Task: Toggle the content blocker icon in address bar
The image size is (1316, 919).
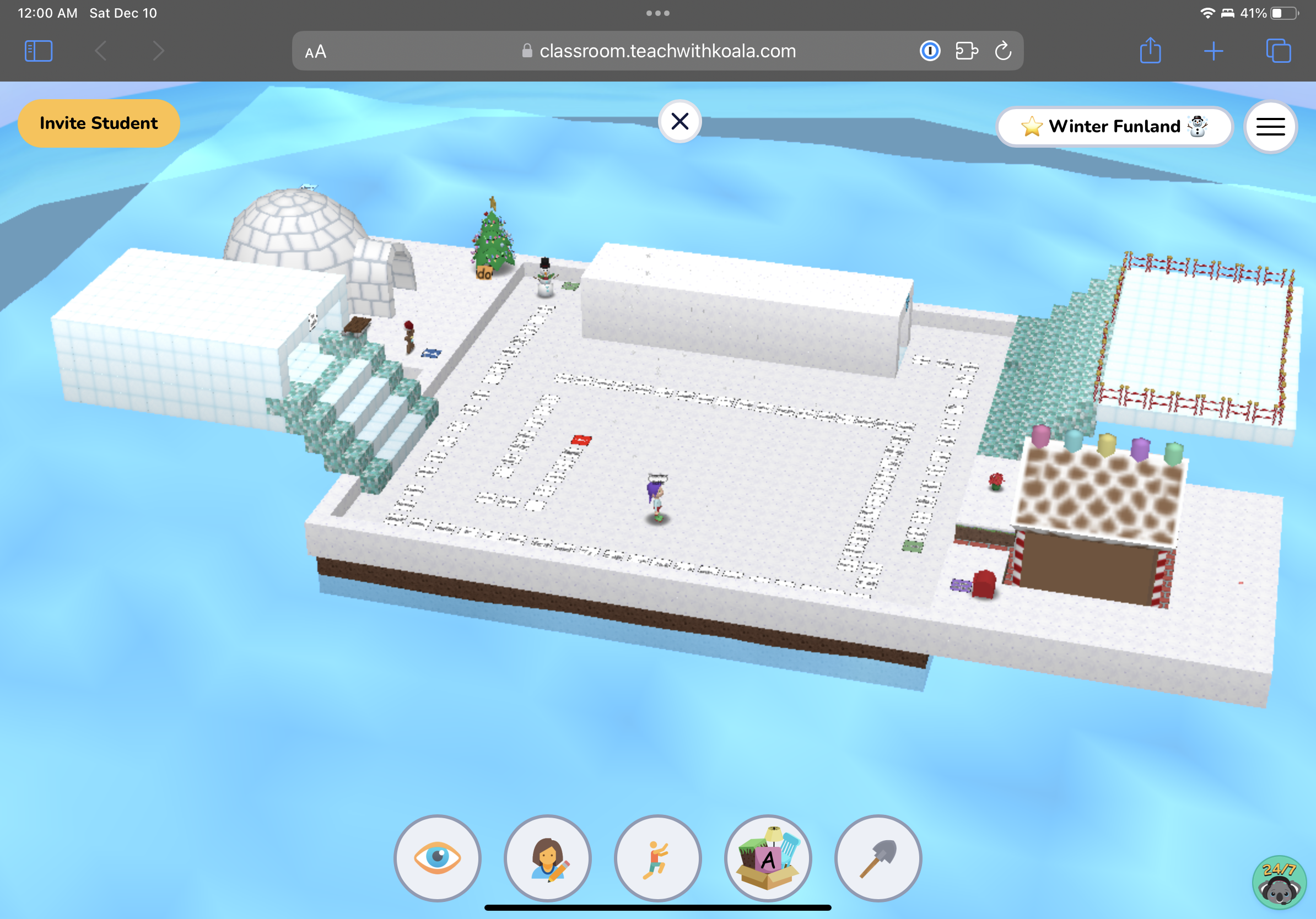Action: click(930, 51)
